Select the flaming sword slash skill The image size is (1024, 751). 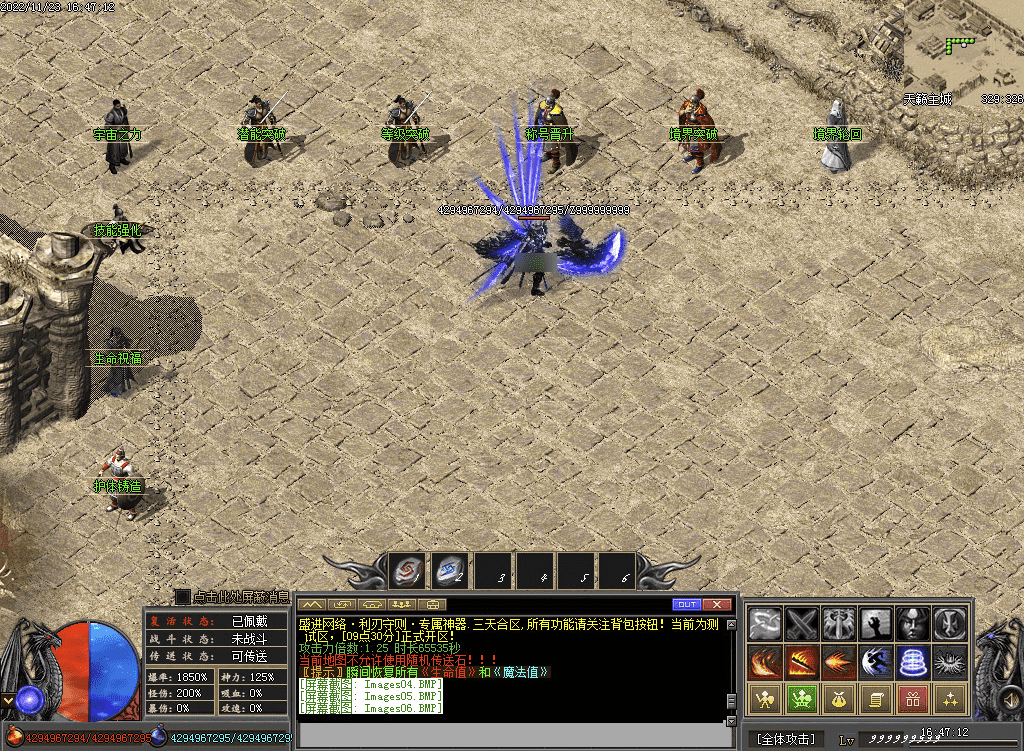pos(801,662)
